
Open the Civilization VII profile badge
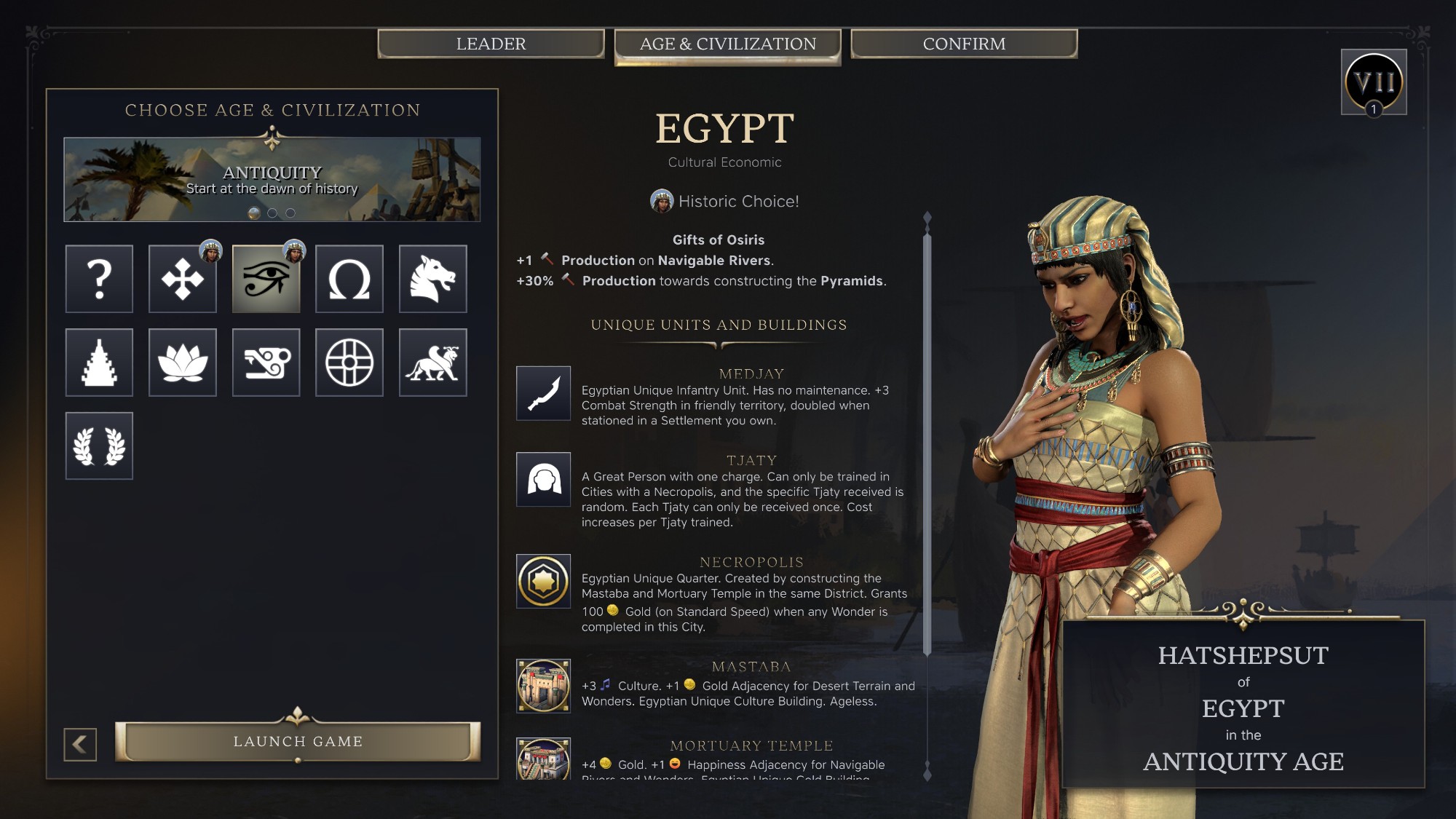[x=1373, y=82]
